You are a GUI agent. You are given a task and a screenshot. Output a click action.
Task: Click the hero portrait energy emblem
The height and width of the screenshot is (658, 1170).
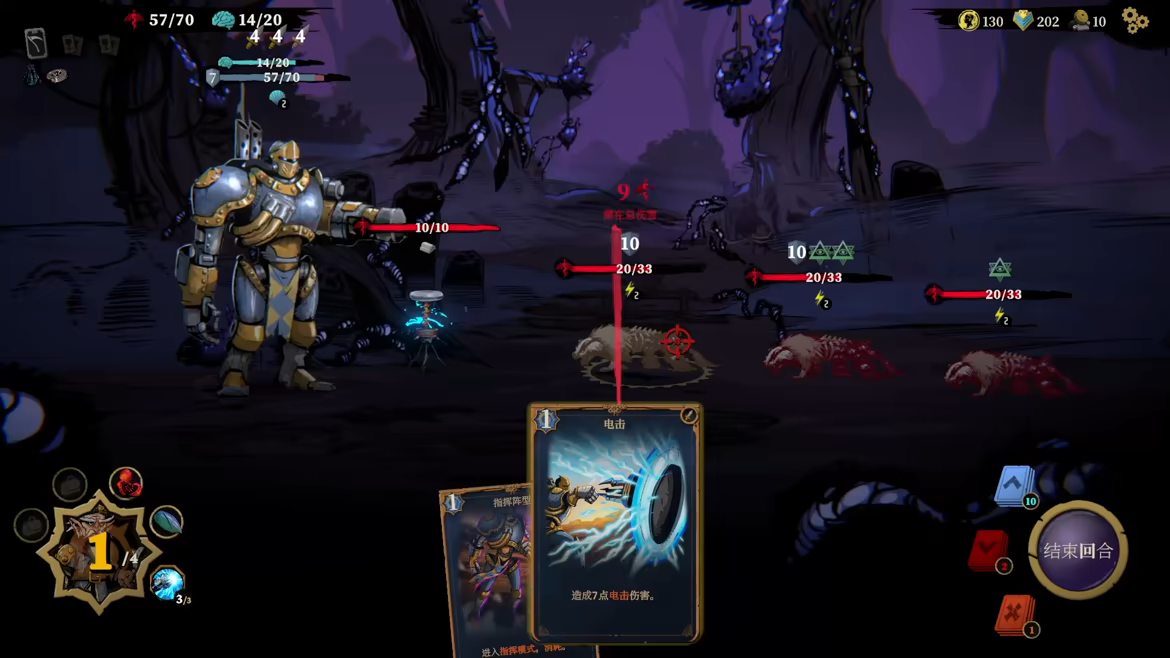[99, 552]
